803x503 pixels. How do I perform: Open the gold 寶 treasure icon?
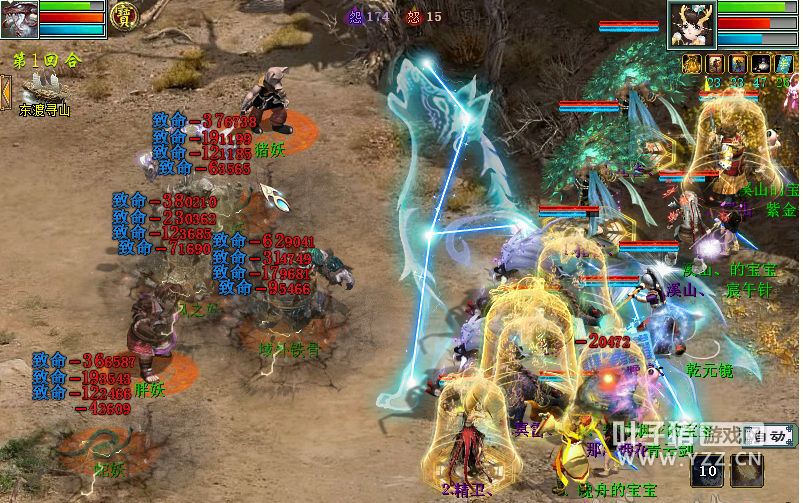124,16
